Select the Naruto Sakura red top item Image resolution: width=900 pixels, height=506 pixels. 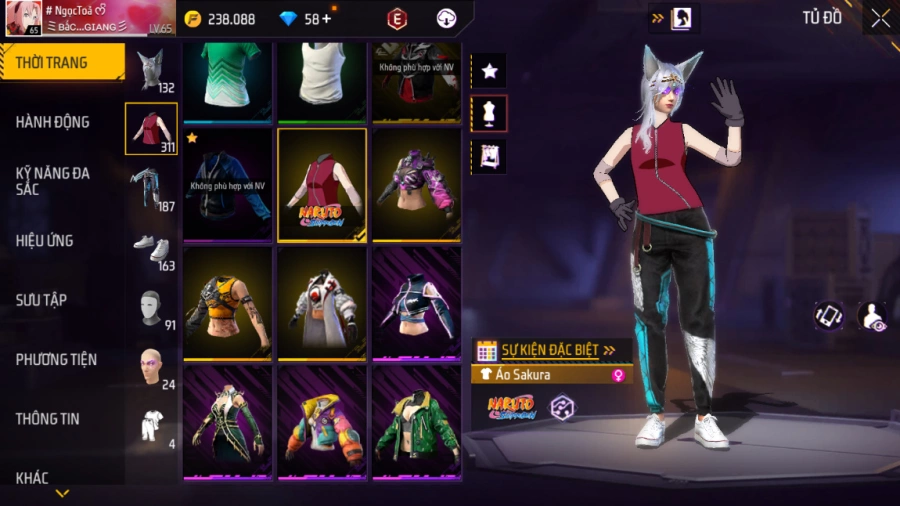322,185
